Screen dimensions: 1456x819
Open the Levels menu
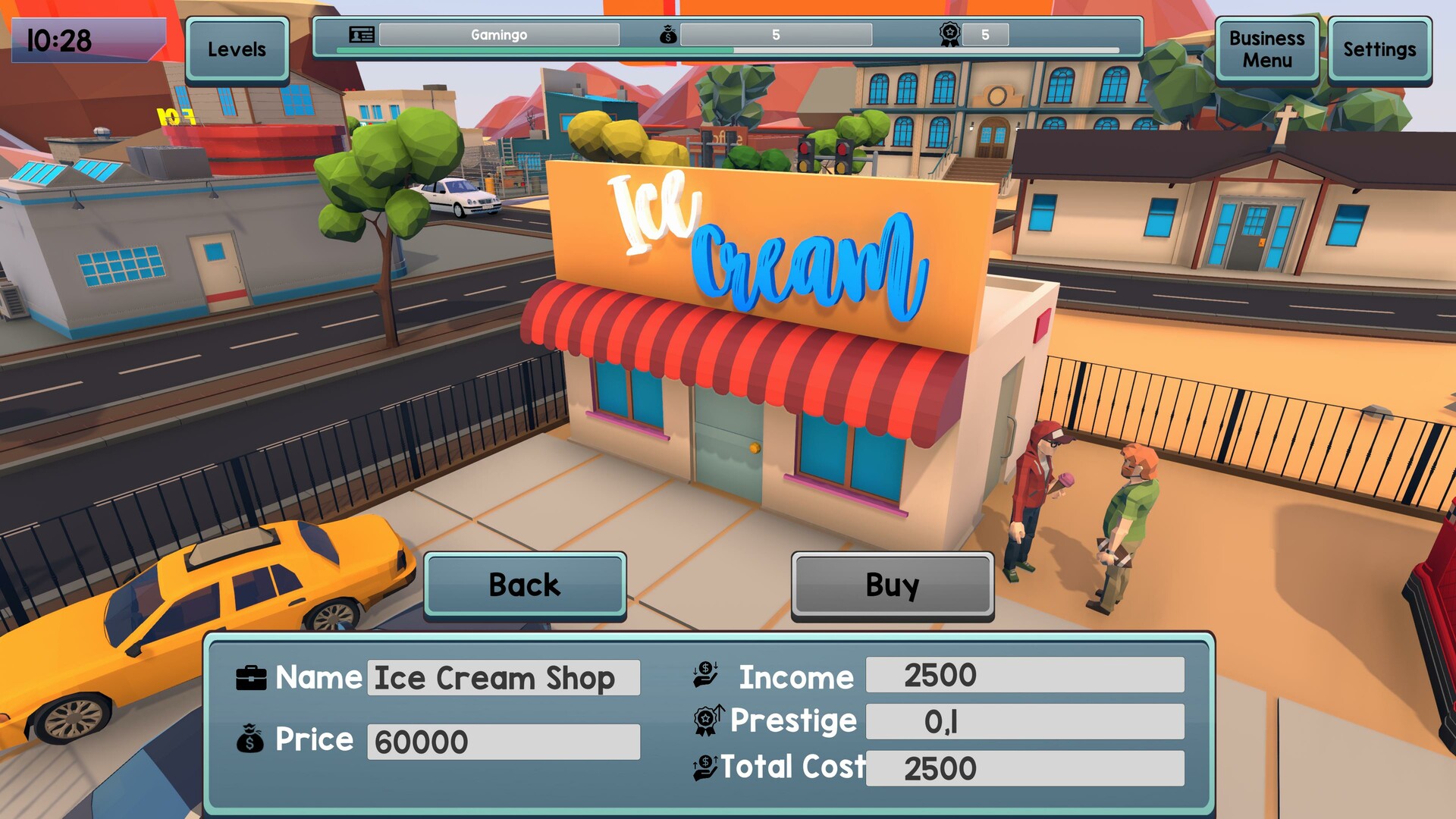point(237,49)
